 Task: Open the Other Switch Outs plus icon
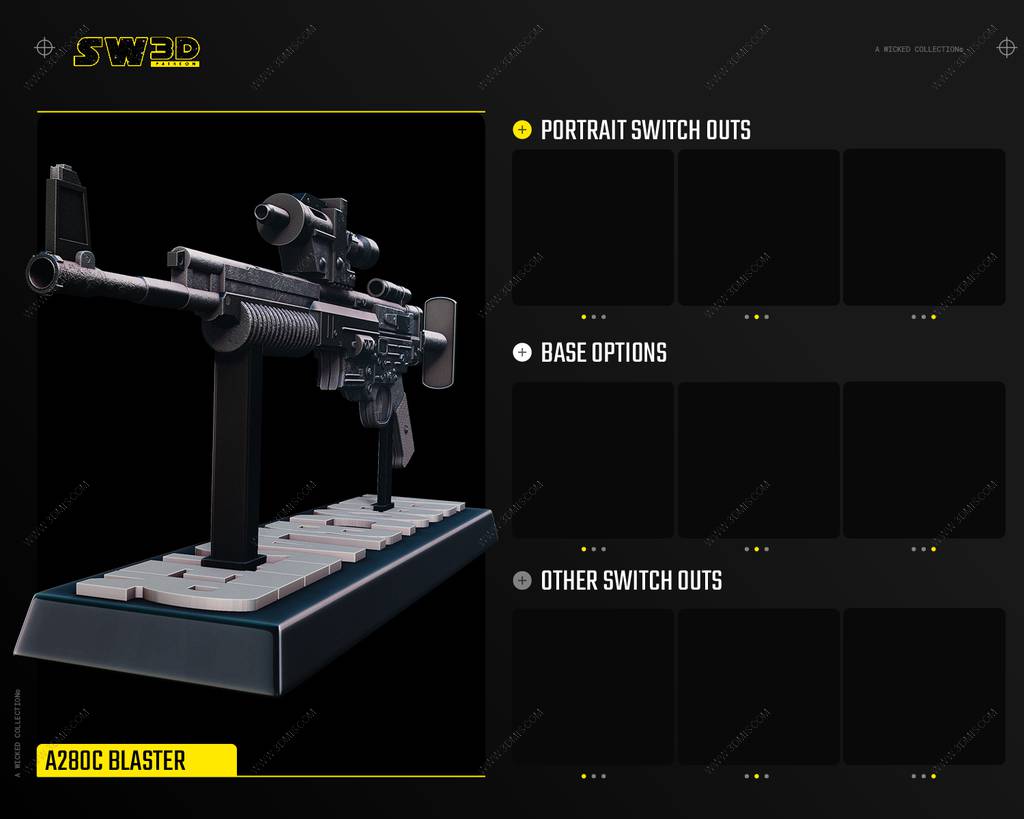coord(522,580)
